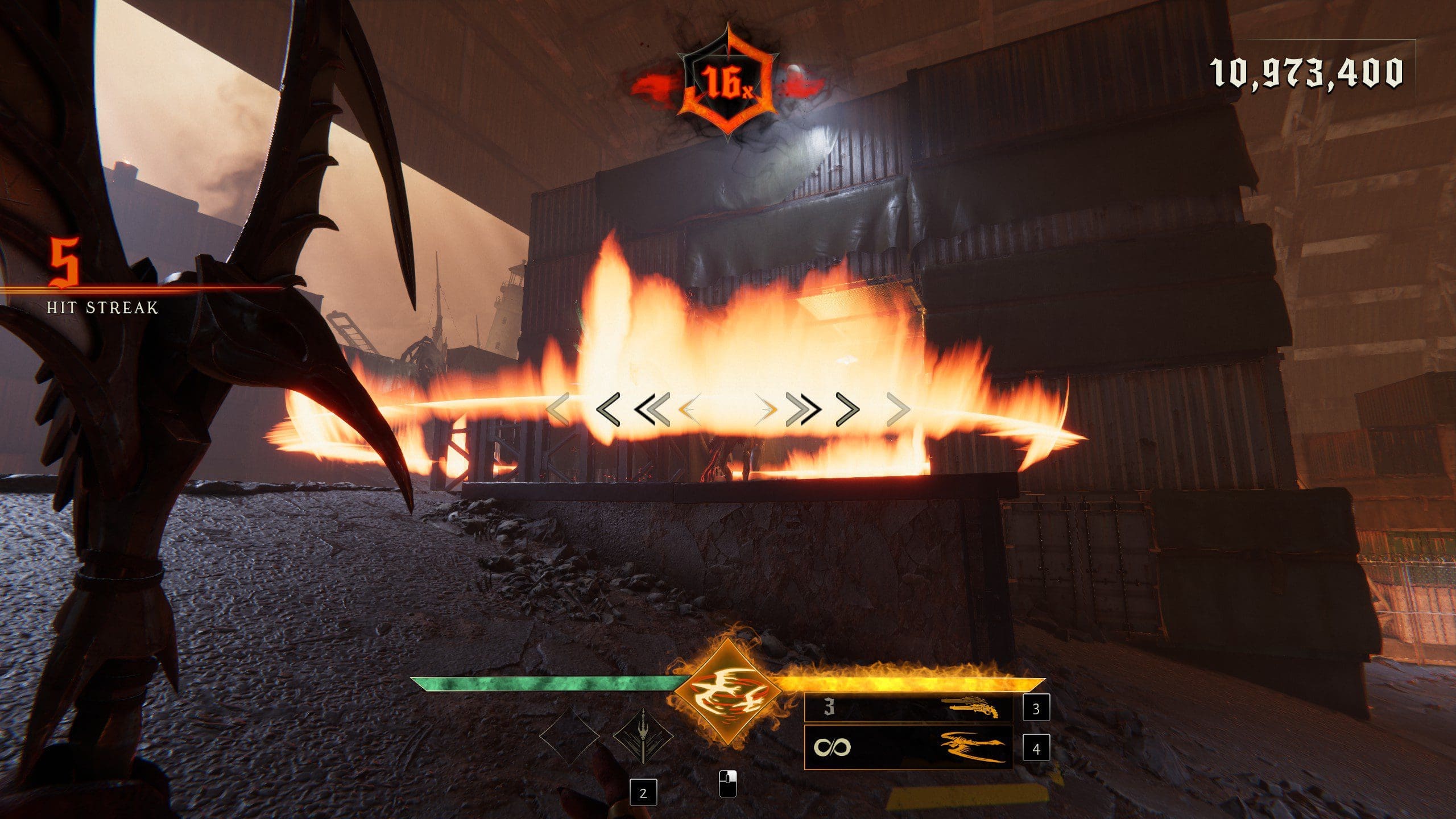This screenshot has height=819, width=1456.
Task: Switch to the dual revolvers weapon slot
Action: point(908,709)
